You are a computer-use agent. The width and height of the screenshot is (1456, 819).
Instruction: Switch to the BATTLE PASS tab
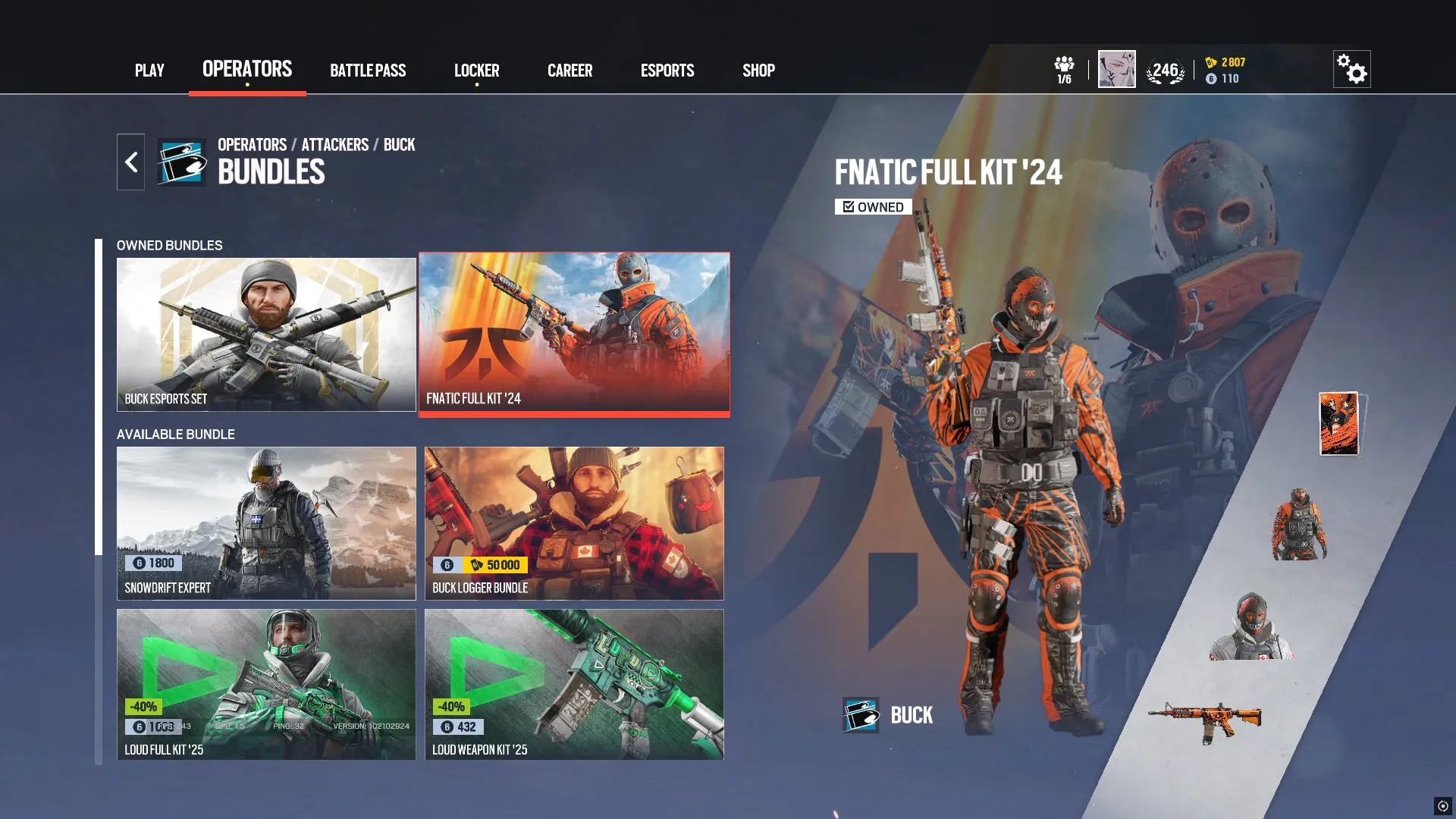click(368, 71)
